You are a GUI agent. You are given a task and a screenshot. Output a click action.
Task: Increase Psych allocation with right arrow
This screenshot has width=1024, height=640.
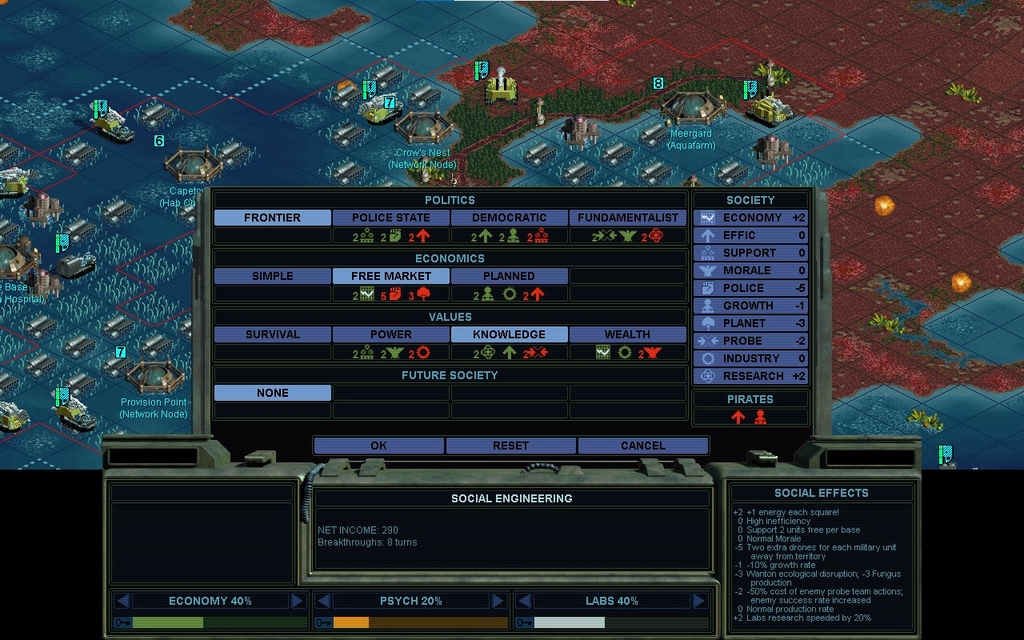coord(497,601)
